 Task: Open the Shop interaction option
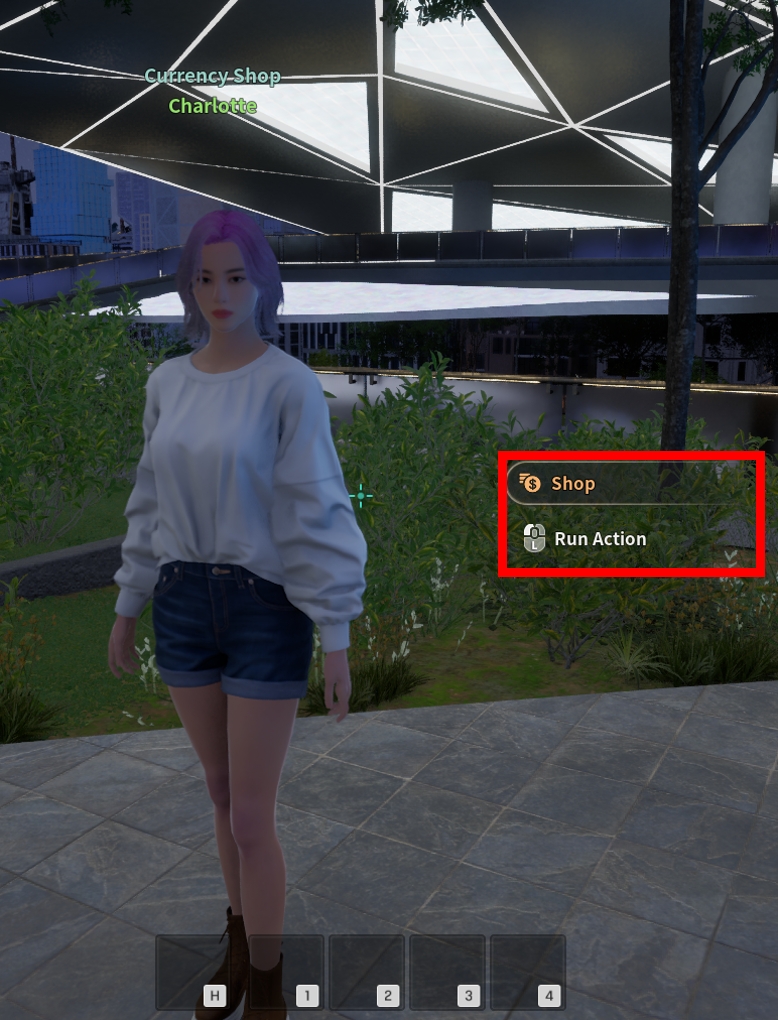(x=572, y=484)
